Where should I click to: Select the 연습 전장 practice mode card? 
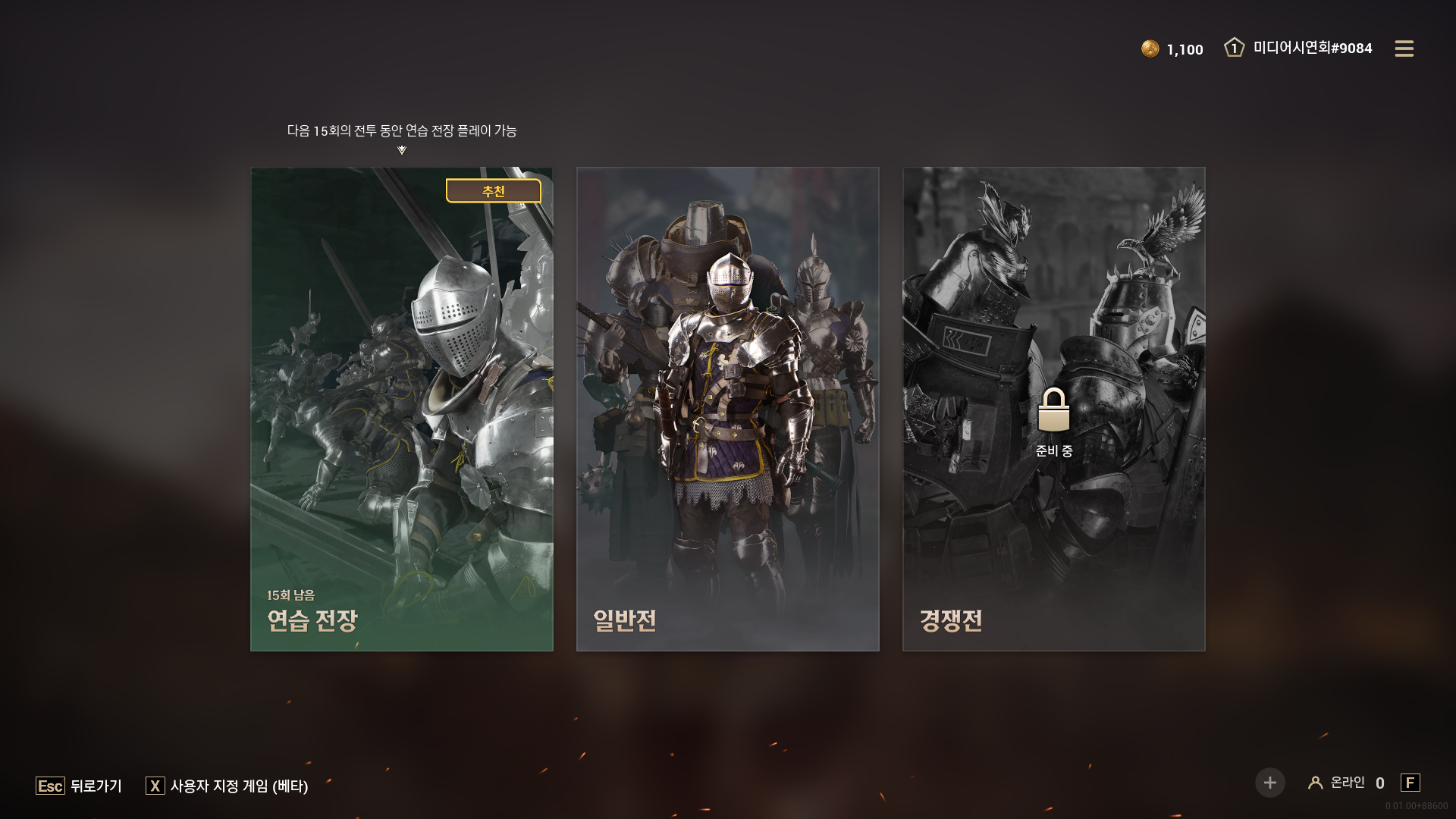(402, 409)
